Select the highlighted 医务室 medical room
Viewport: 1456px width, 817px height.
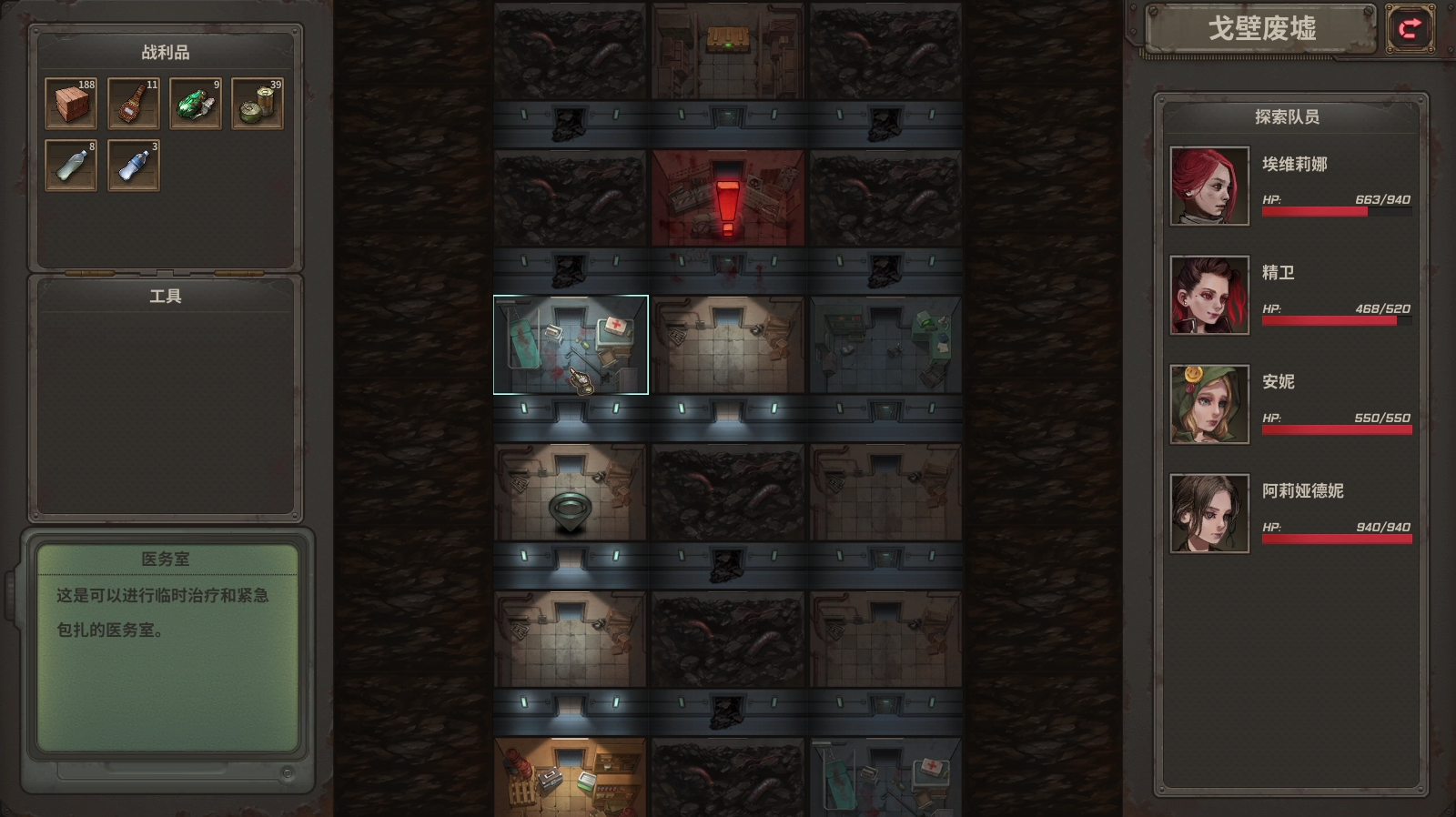(x=570, y=344)
